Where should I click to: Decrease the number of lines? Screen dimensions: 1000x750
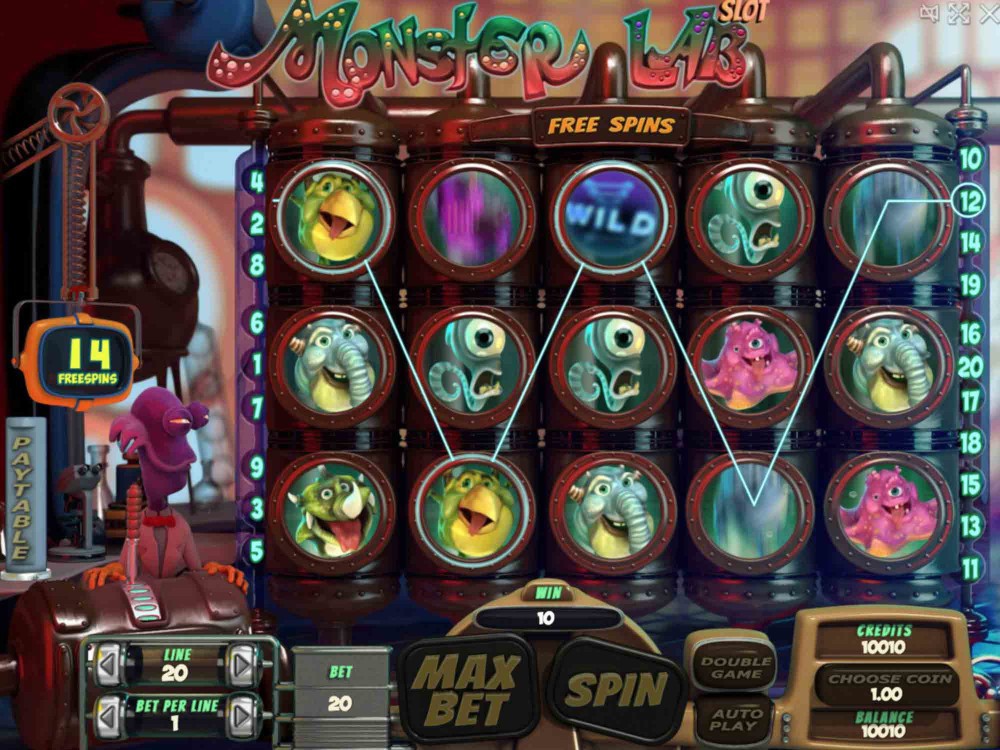109,664
